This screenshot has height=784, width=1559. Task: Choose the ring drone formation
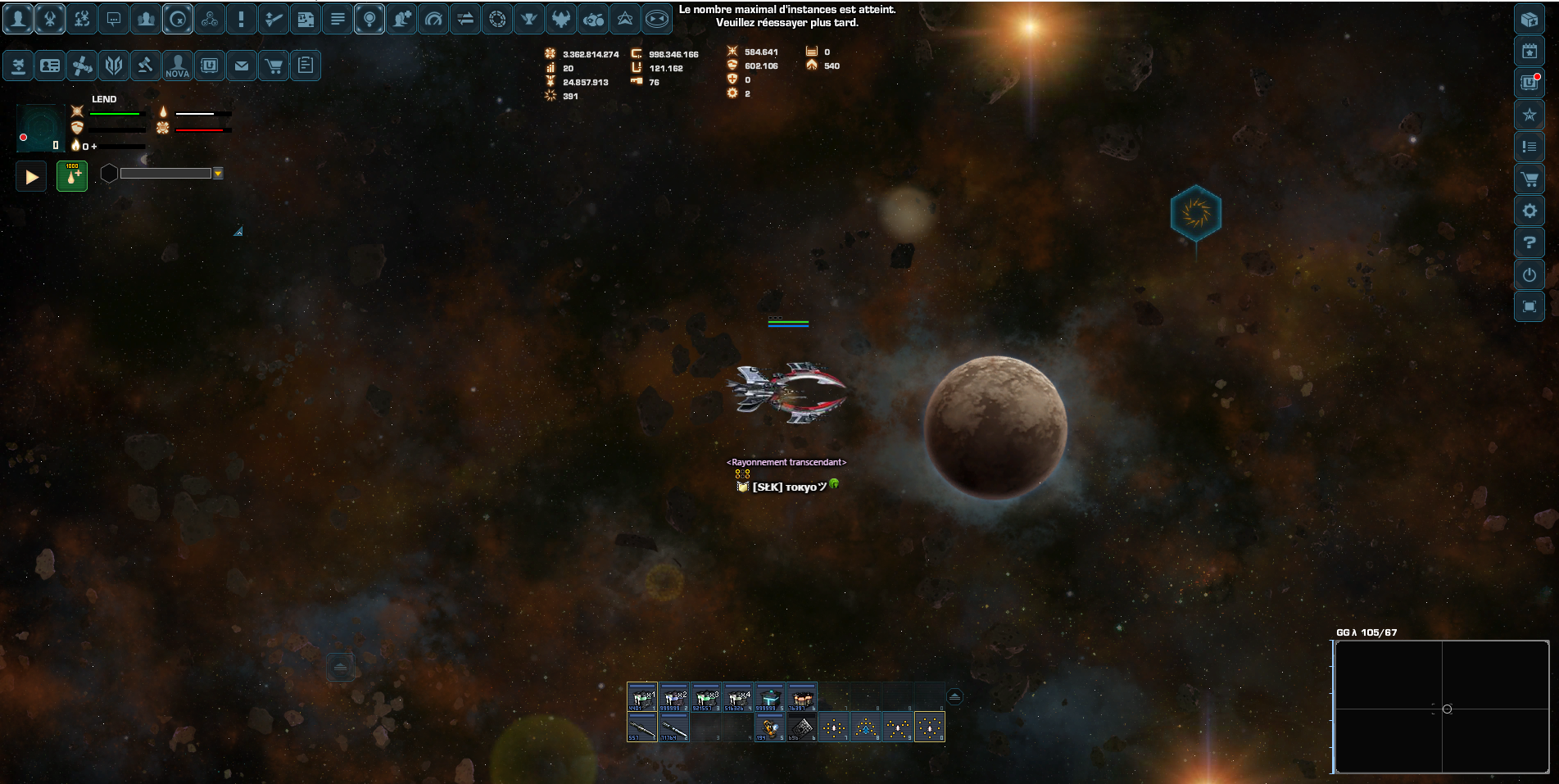point(929,727)
